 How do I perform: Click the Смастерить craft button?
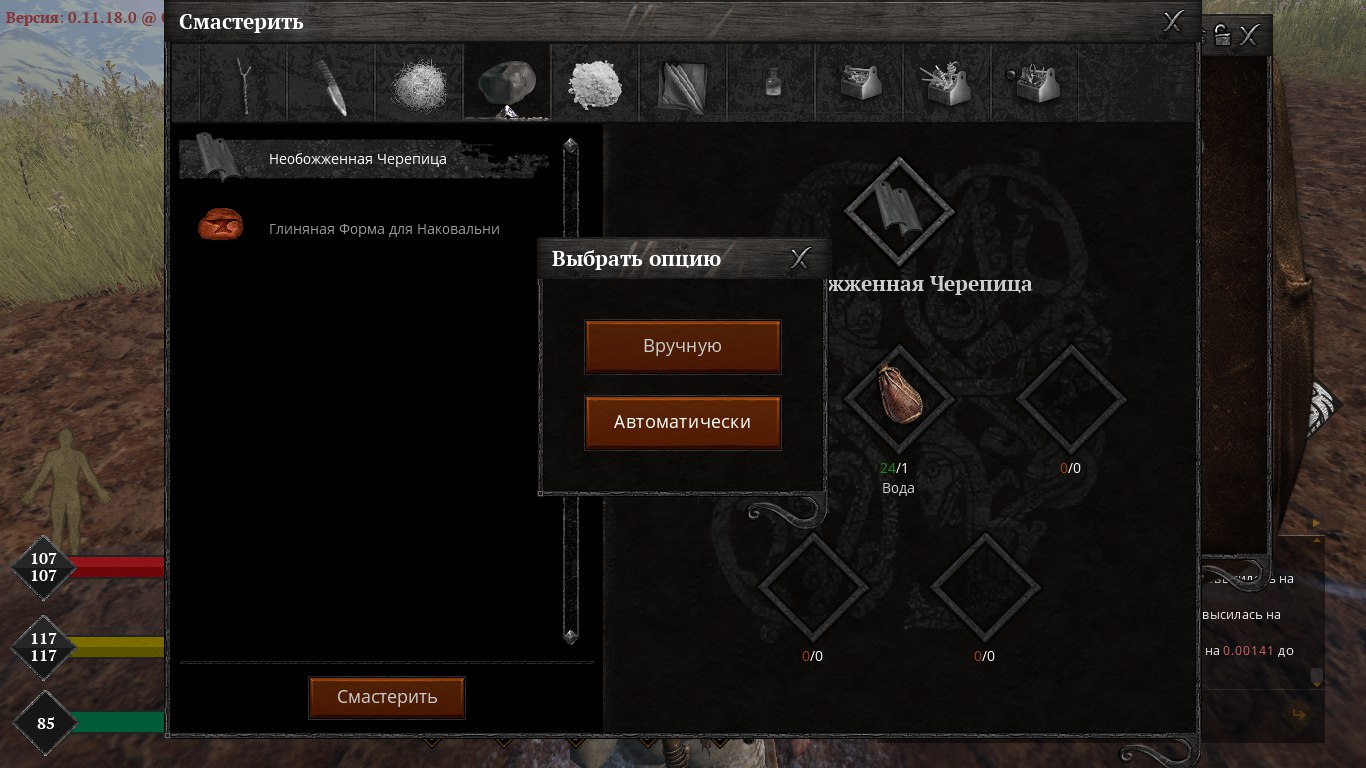pos(387,697)
